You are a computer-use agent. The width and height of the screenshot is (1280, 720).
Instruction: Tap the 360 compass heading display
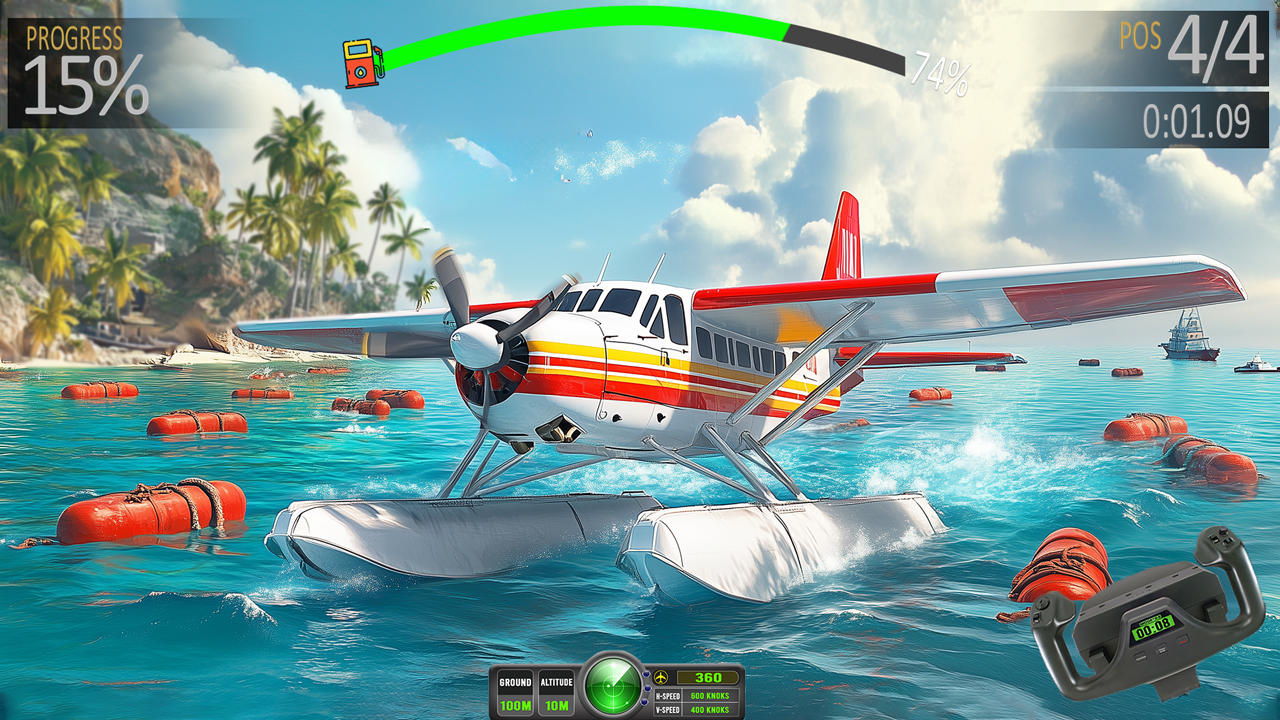pyautogui.click(x=707, y=678)
